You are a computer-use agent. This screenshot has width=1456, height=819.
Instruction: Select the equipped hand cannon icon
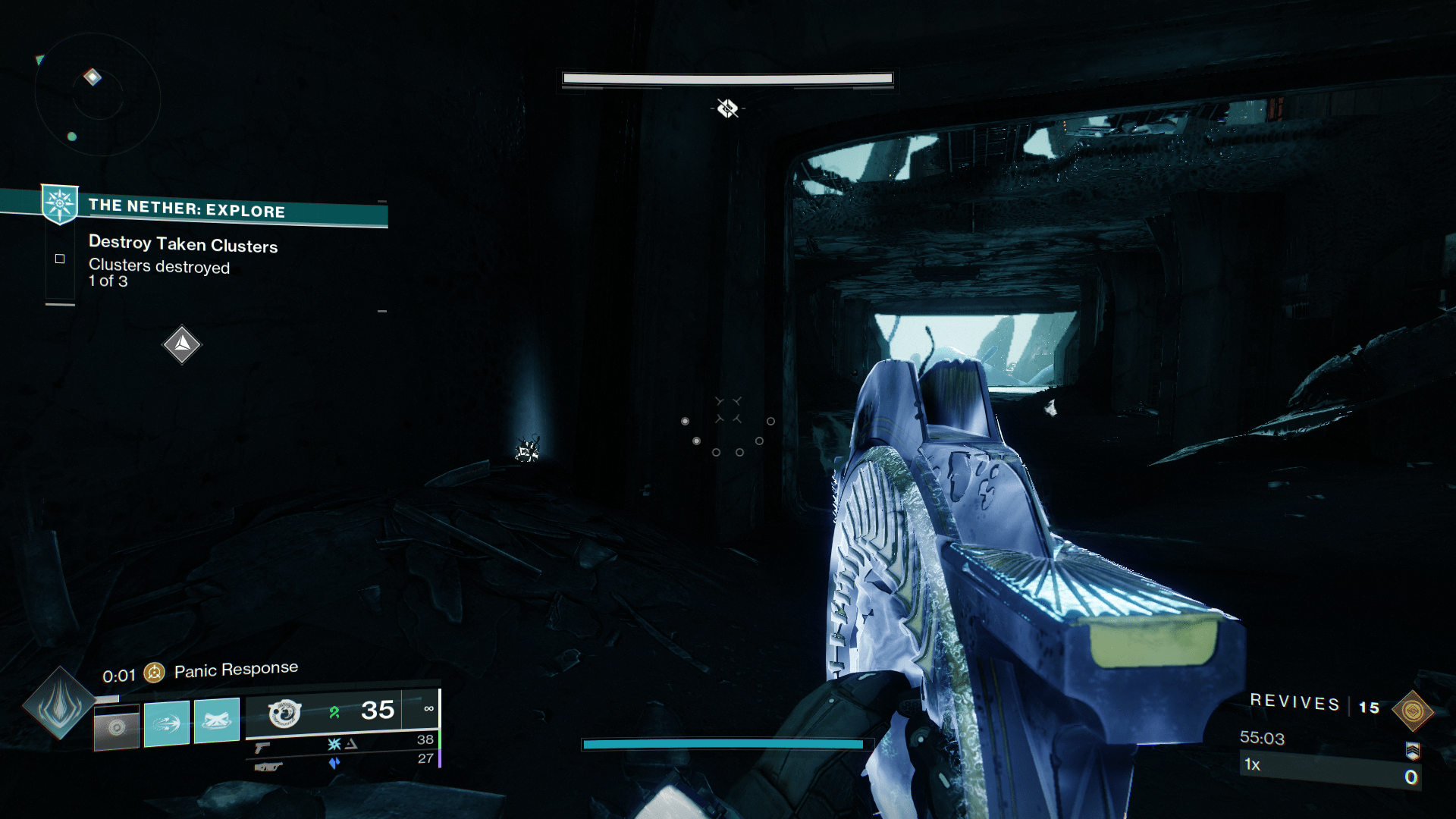[284, 713]
